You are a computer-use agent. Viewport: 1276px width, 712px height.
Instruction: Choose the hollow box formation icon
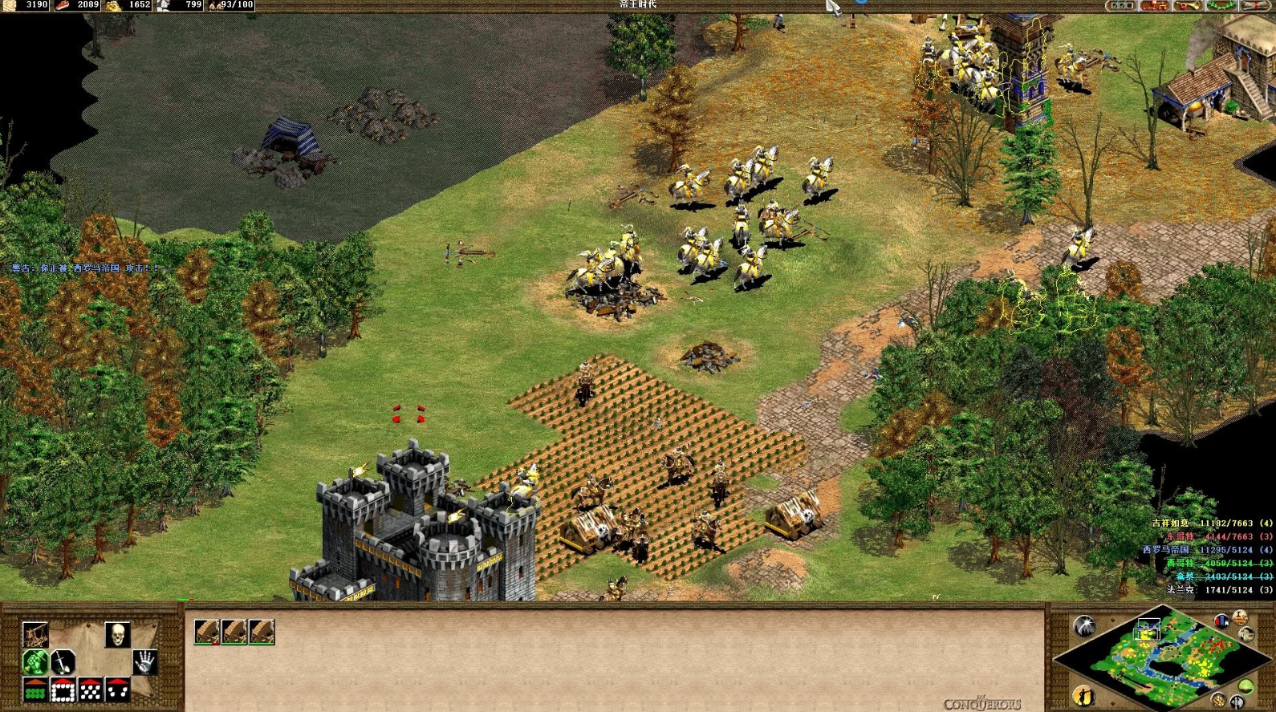pyautogui.click(x=63, y=690)
